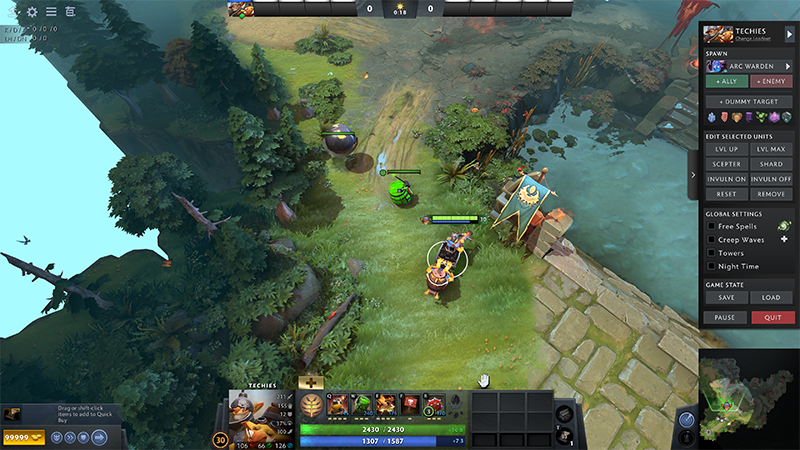The height and width of the screenshot is (450, 800).
Task: Spawn an enemy hero with + Enemy
Action: click(772, 81)
